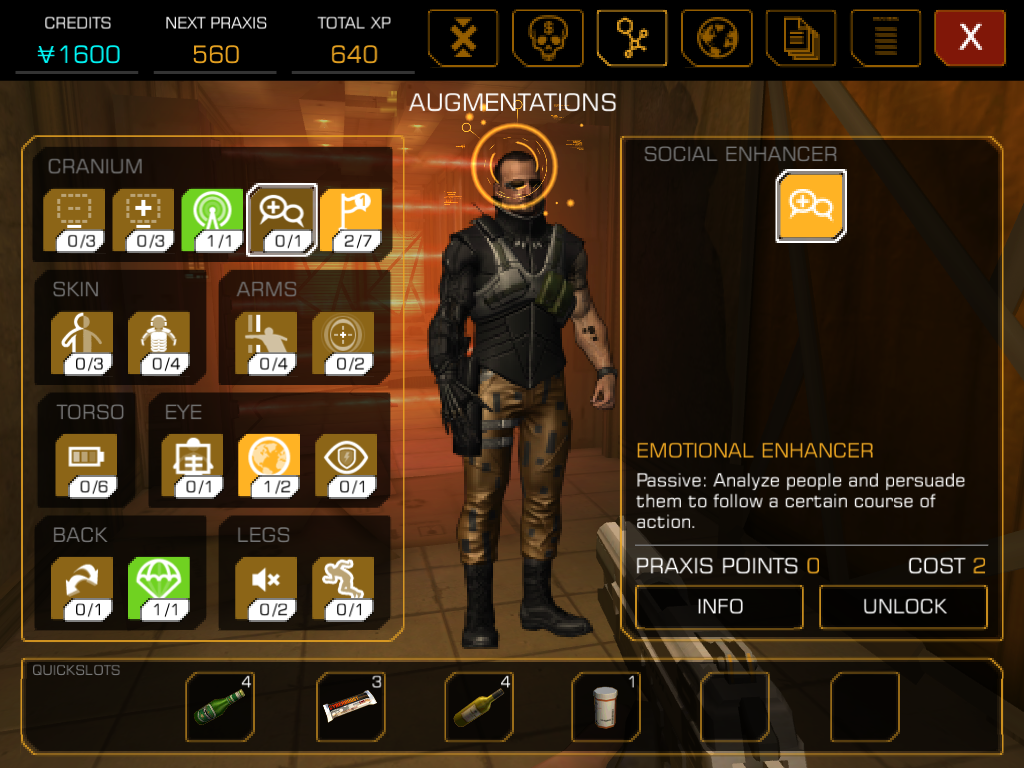Select the orange globe Eye augmentation
The width and height of the screenshot is (1024, 768).
click(268, 464)
